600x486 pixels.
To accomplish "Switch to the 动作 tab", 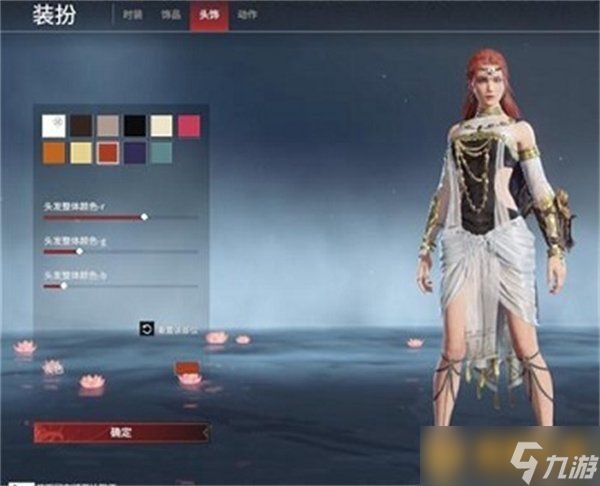I will [247, 15].
